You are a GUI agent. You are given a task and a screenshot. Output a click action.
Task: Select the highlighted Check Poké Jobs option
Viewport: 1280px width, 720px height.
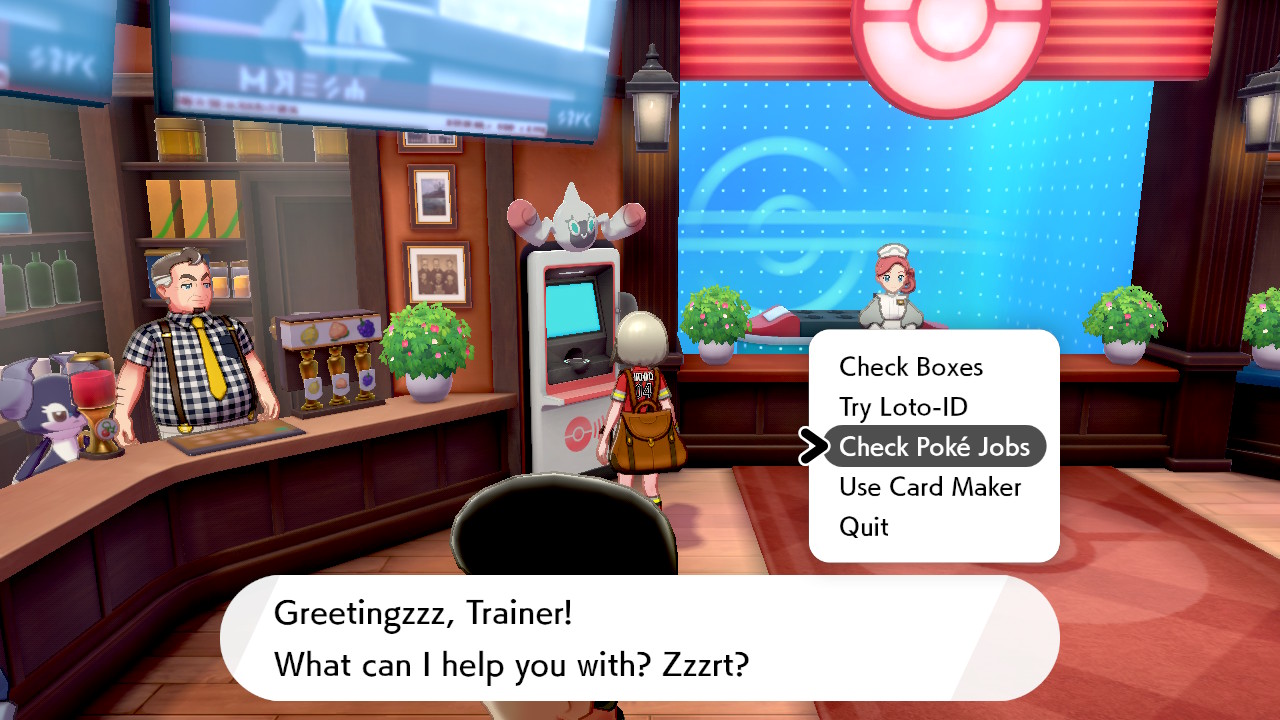pos(934,447)
